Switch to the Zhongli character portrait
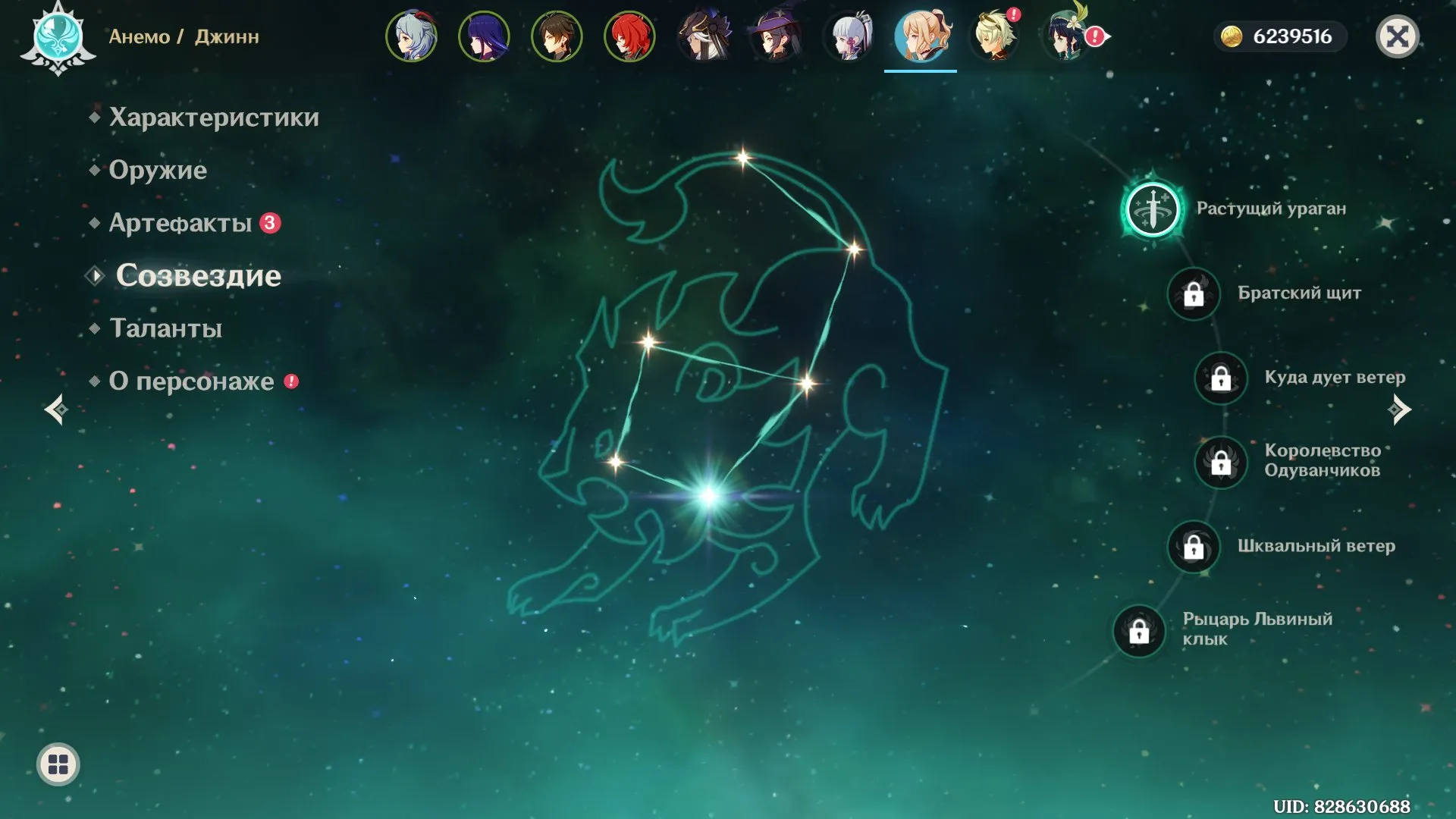The image size is (1456, 819). click(556, 36)
